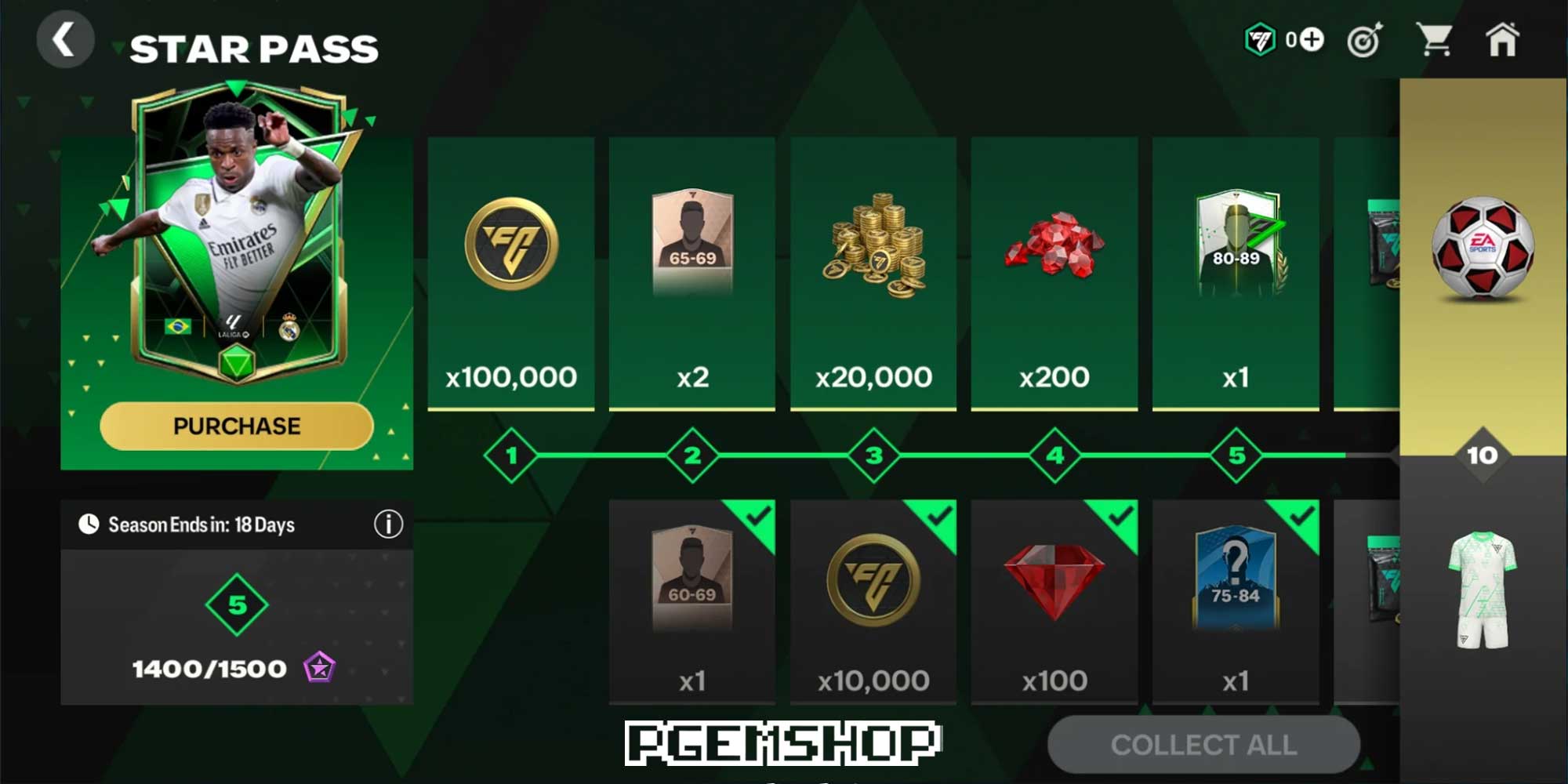Viewport: 1568px width, 784px height.
Task: Select milestone node 3 on progress track
Action: pyautogui.click(x=872, y=453)
